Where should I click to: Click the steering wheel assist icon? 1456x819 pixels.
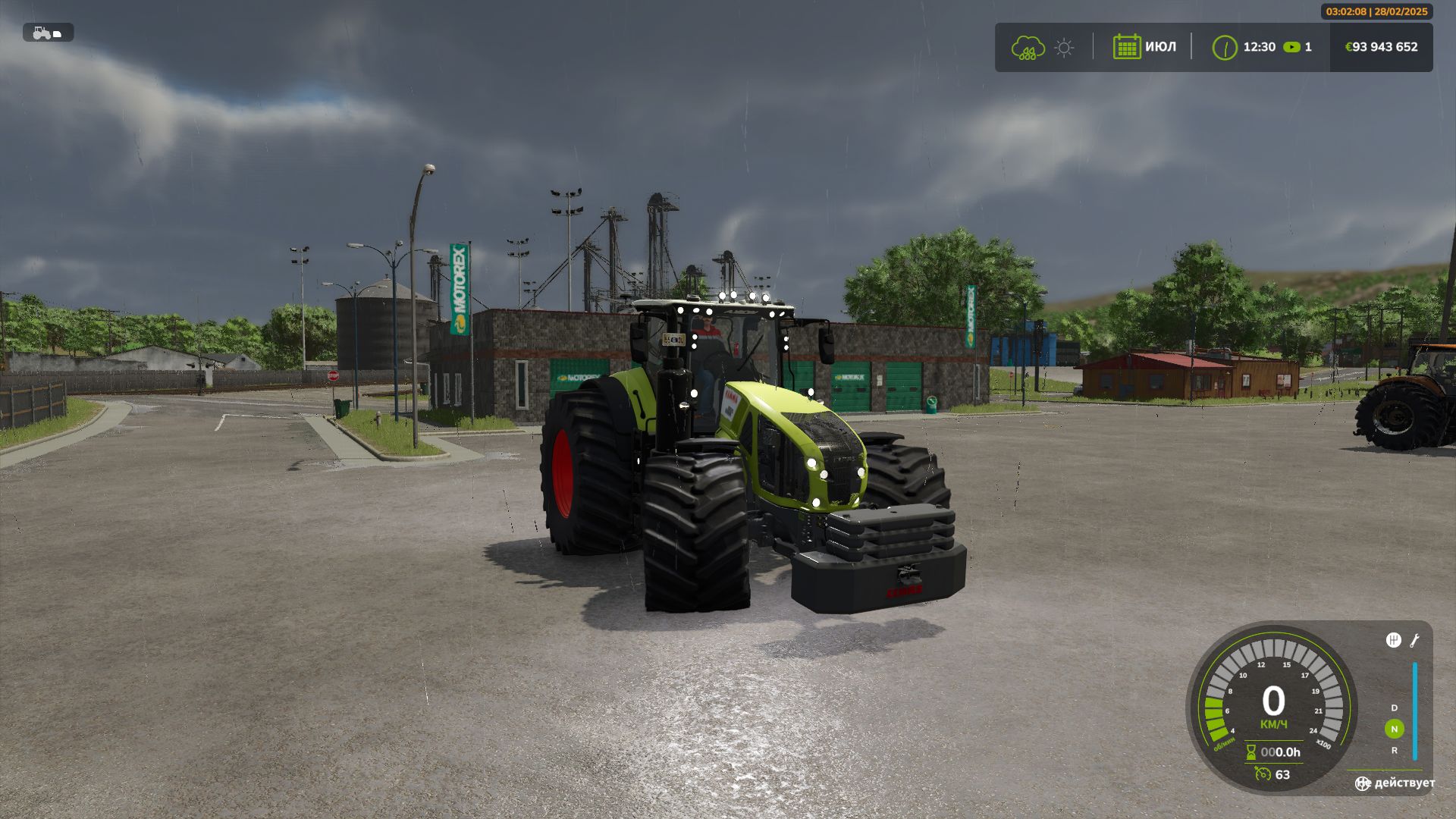[1363, 783]
